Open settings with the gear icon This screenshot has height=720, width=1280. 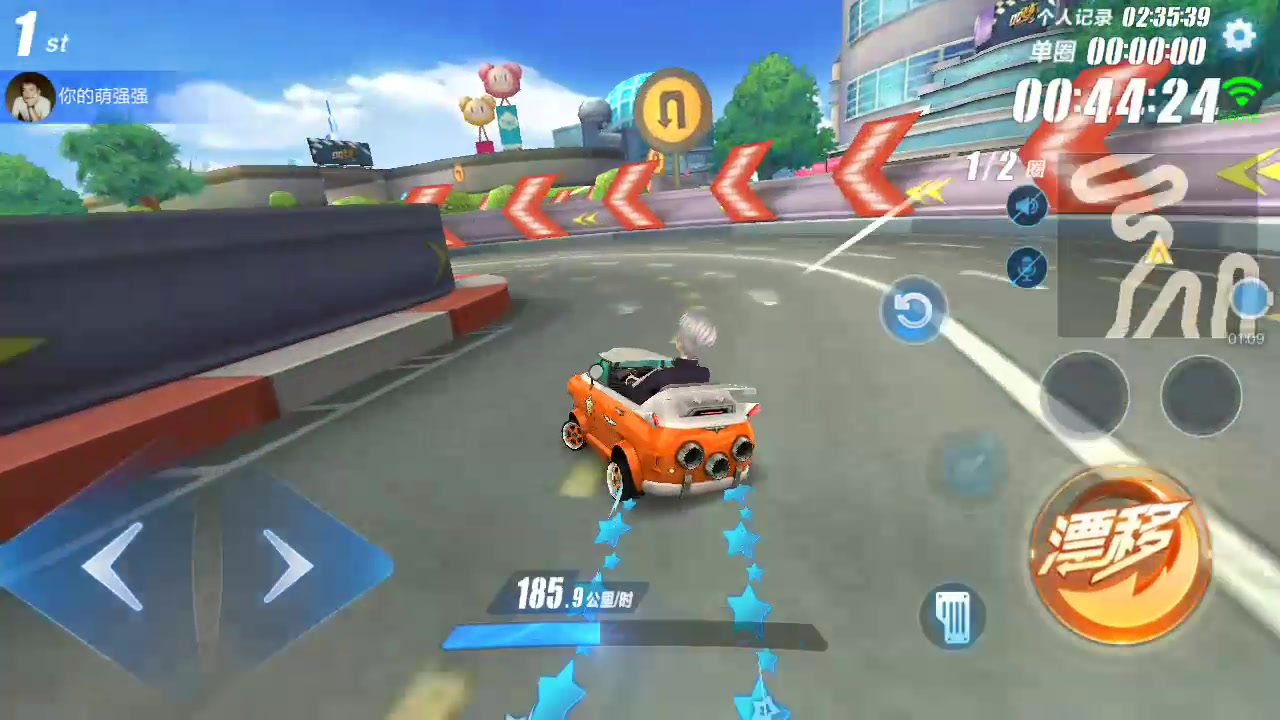[x=1239, y=36]
